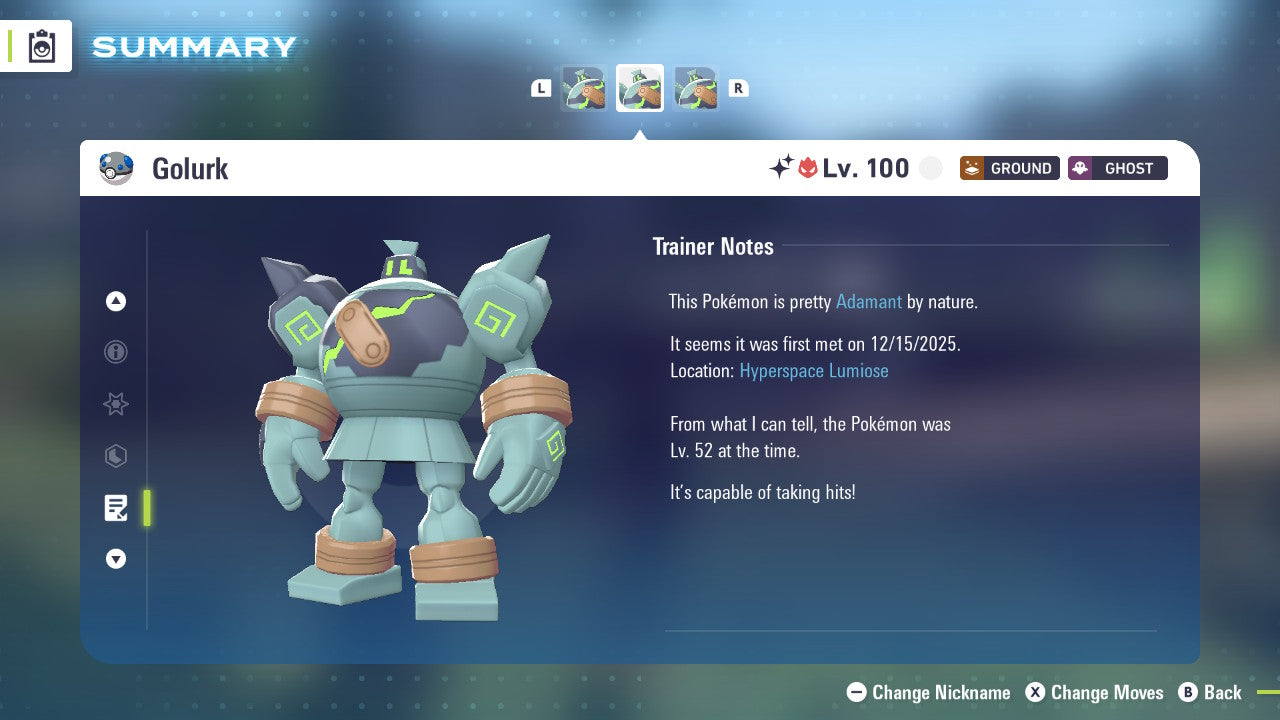Viewport: 1280px width, 720px height.
Task: Click the Ground type badge
Action: pyautogui.click(x=1009, y=168)
